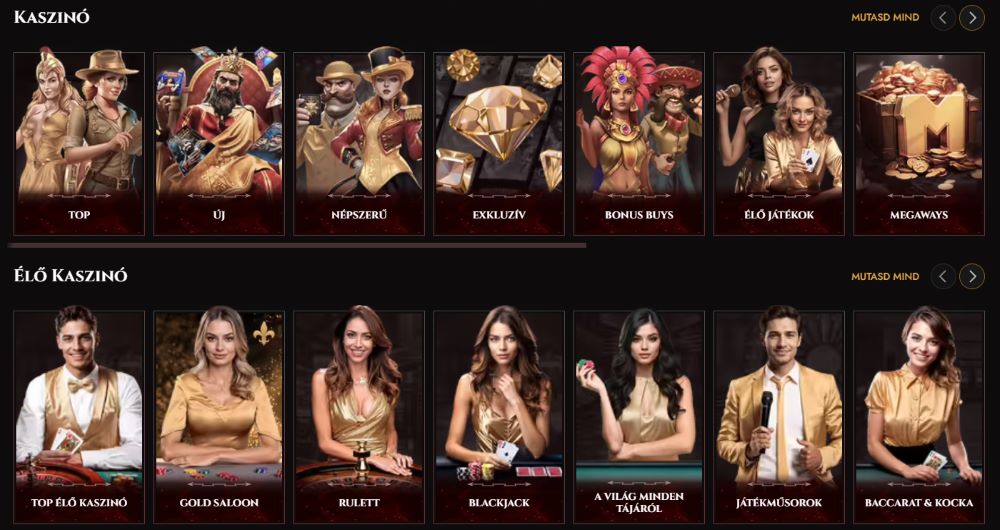Screen dimensions: 1000x530
Task: Choose the MEGAWAYS category card
Action: [x=919, y=144]
